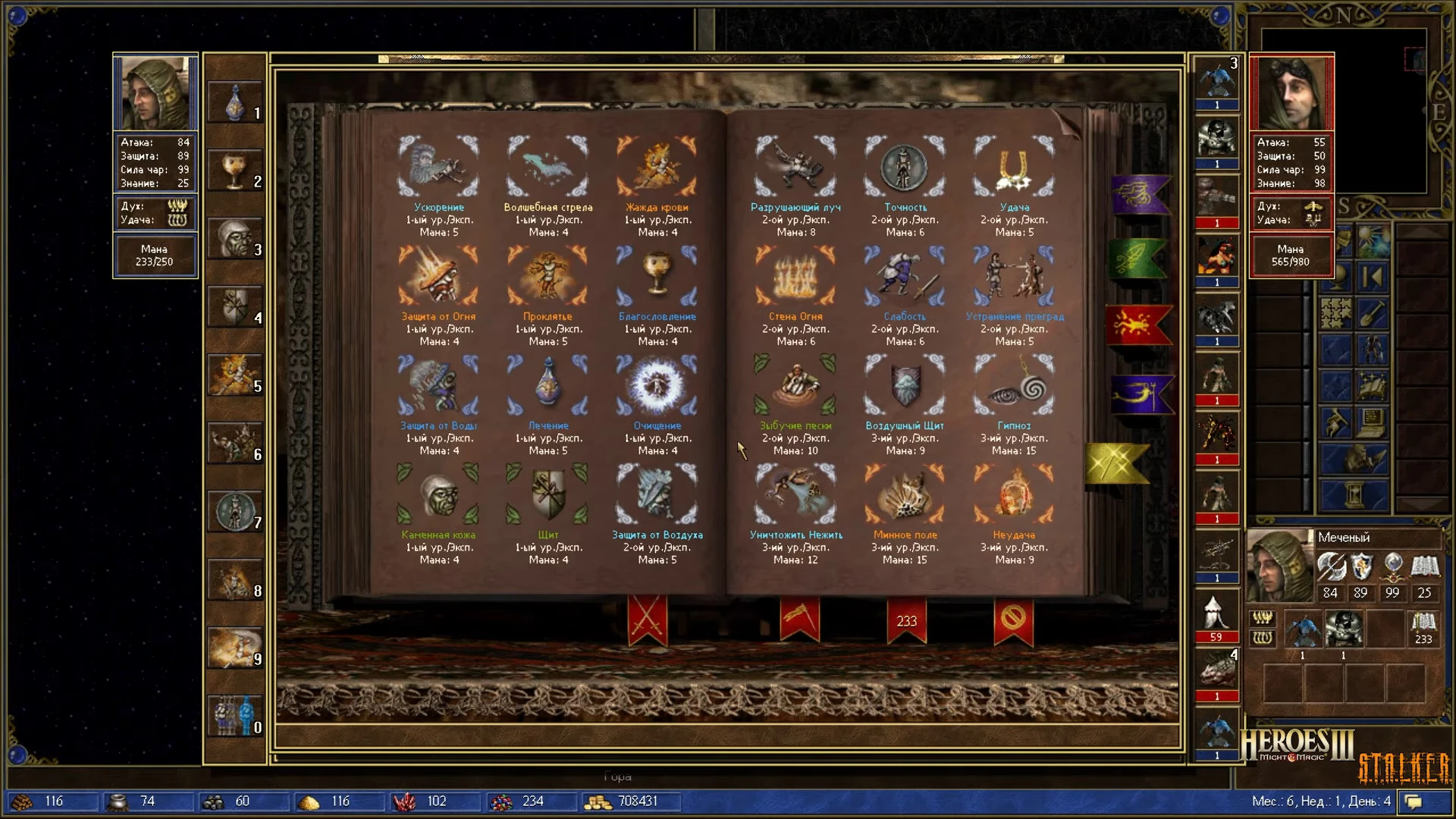The image size is (1456, 819).
Task: Cast the Ускорение haste spell
Action: [438, 168]
